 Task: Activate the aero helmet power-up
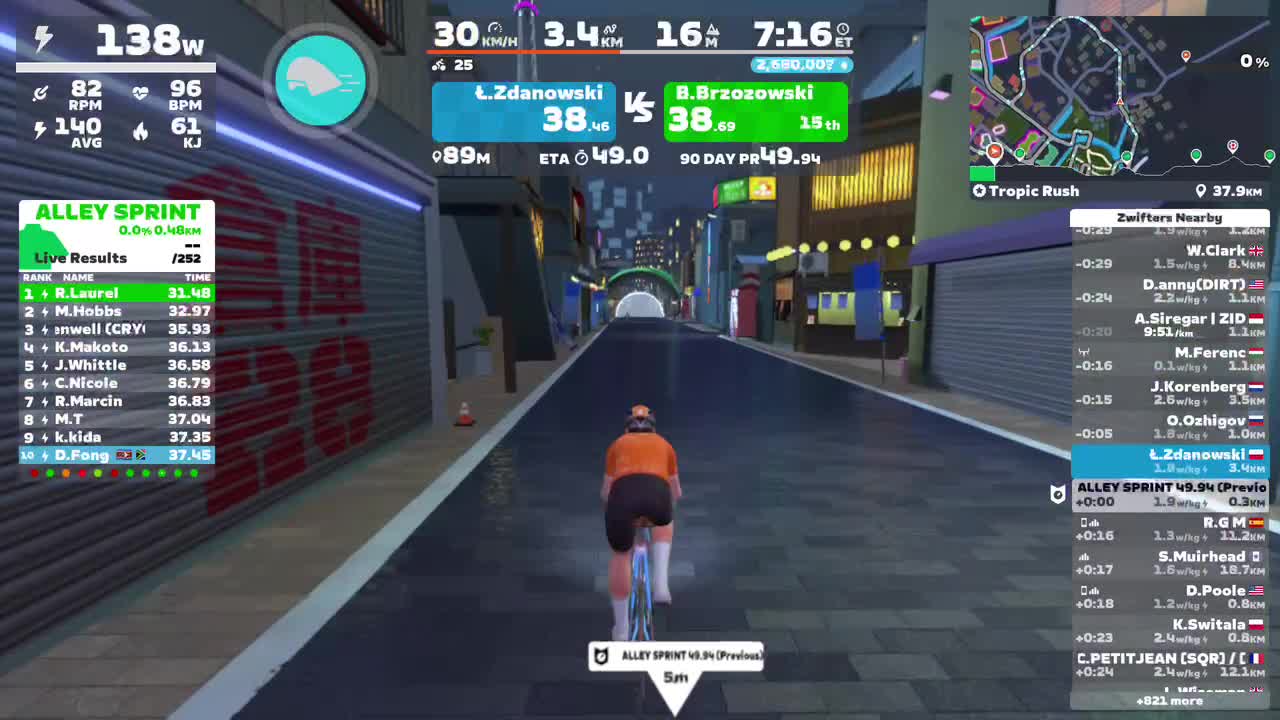click(320, 80)
